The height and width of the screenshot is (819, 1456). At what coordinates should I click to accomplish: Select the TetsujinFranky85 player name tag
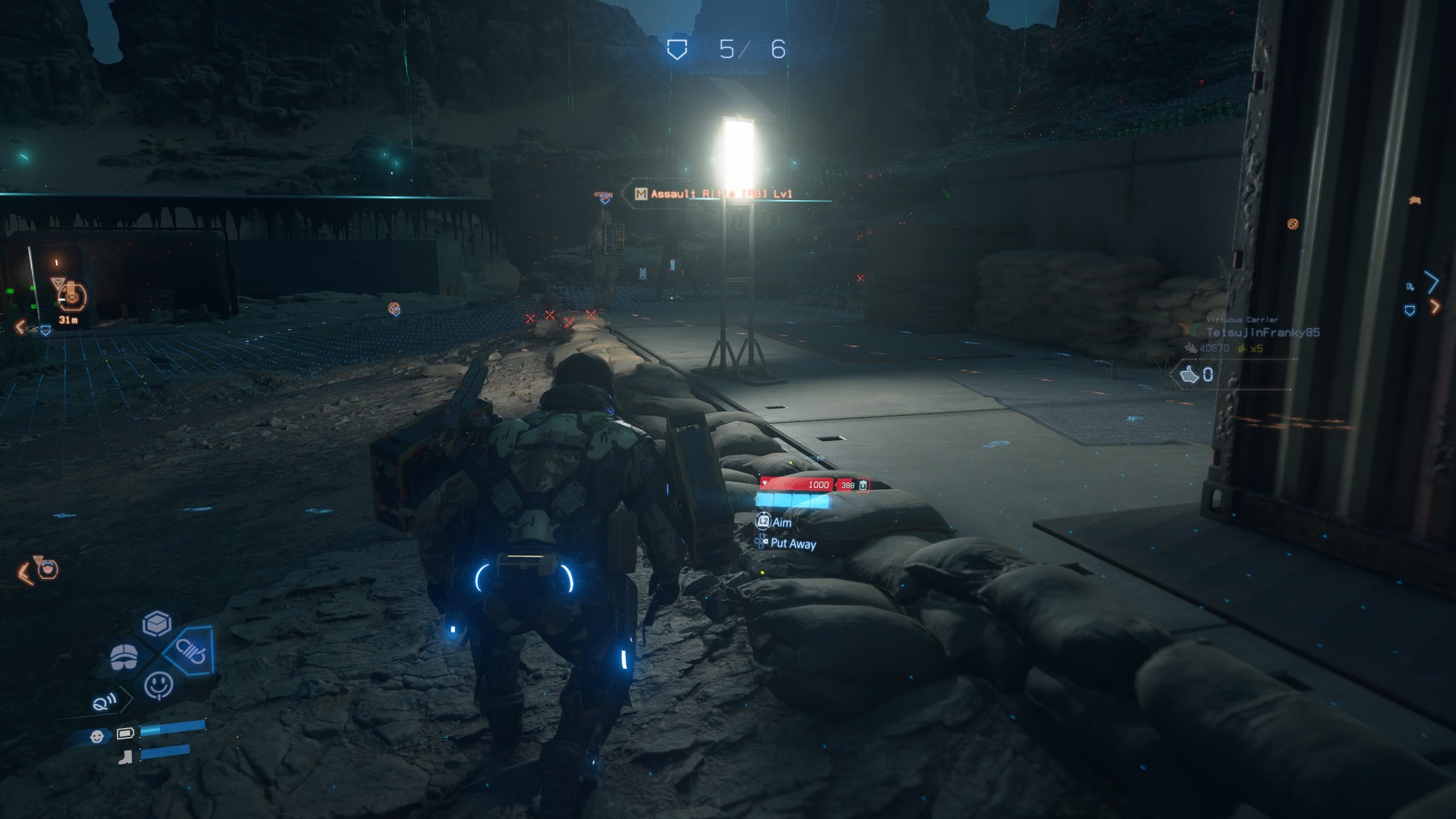tap(1262, 332)
